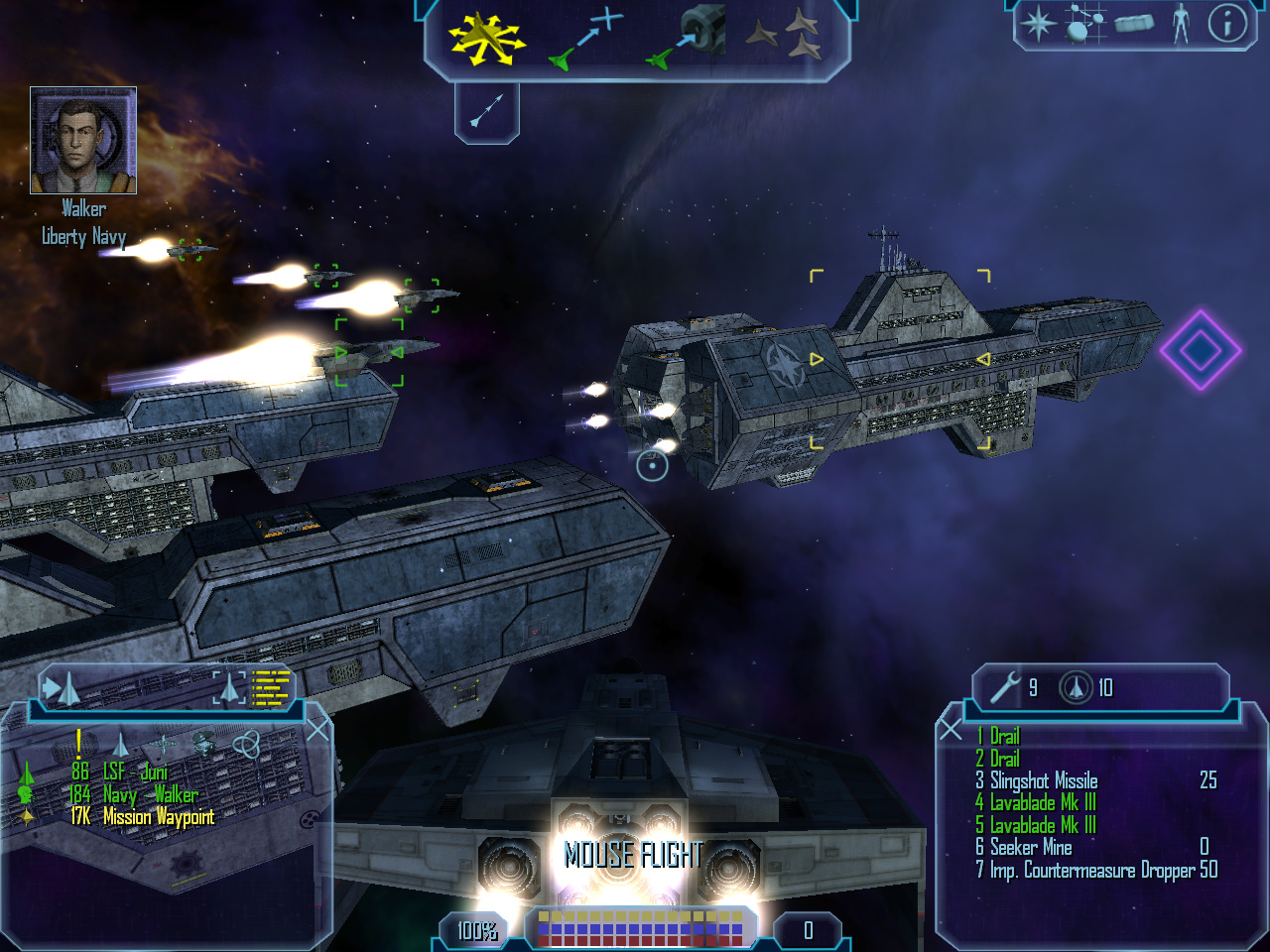
Task: Activate the Go To maneuver icon
Action: coord(586,40)
